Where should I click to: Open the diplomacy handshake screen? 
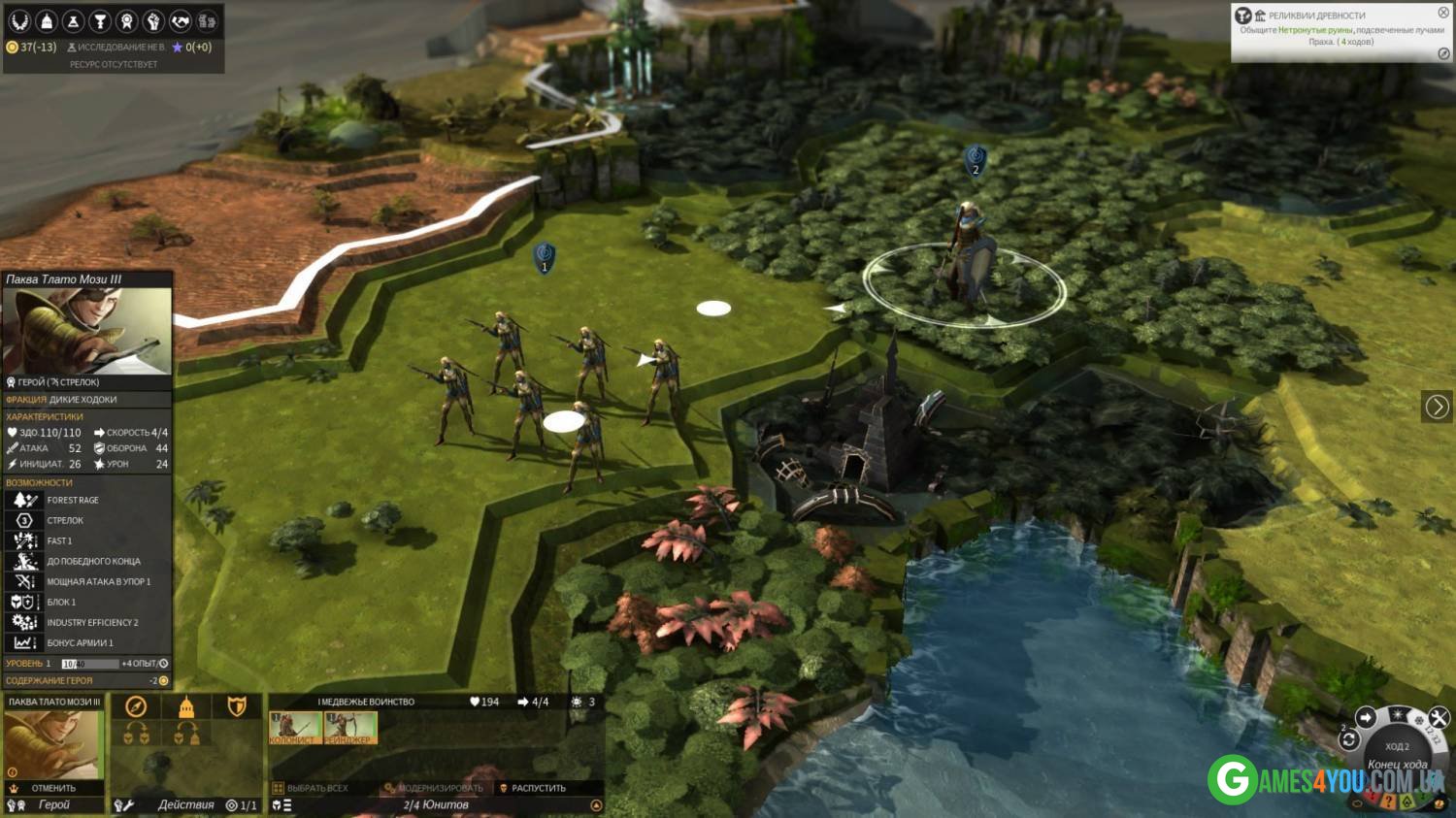pos(181,20)
